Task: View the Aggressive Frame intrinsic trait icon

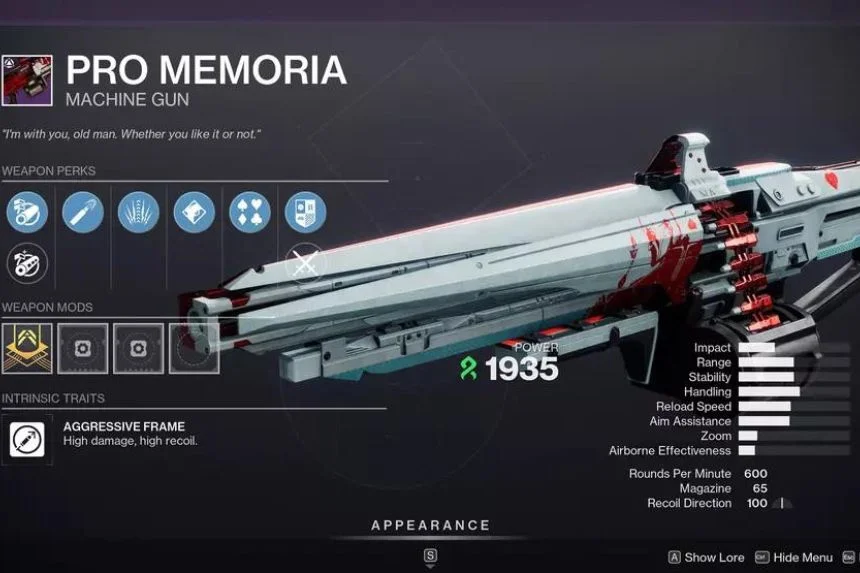Action: 26,437
